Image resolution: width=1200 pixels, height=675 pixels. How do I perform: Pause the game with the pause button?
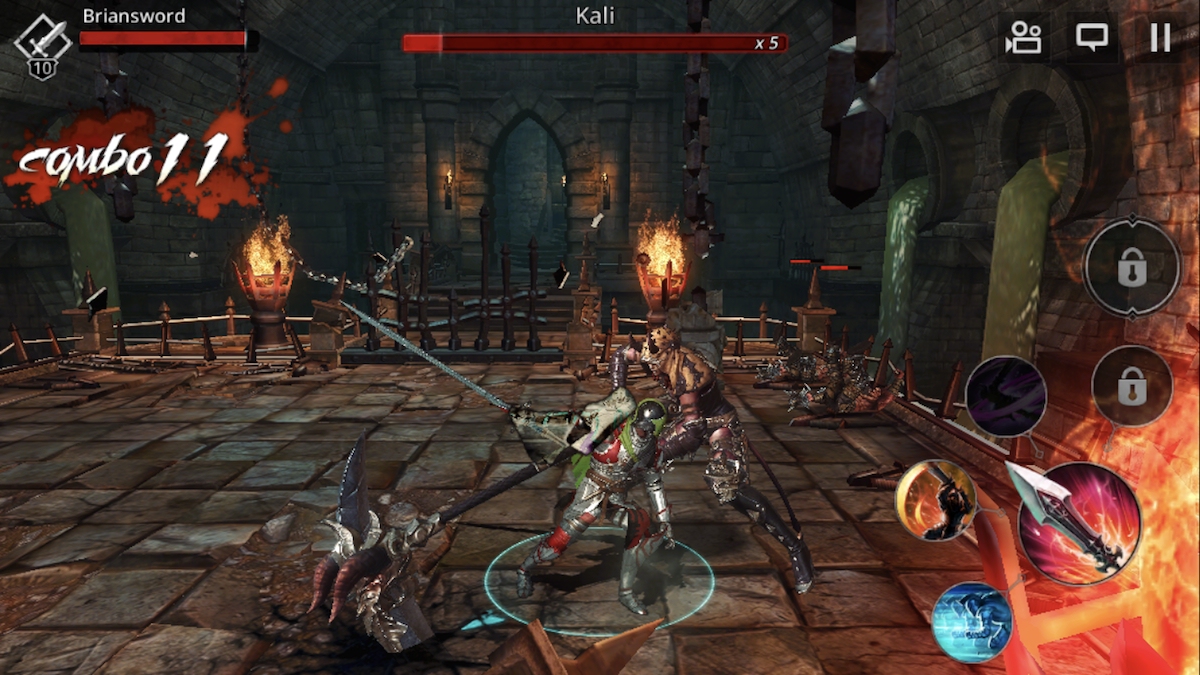click(1160, 38)
